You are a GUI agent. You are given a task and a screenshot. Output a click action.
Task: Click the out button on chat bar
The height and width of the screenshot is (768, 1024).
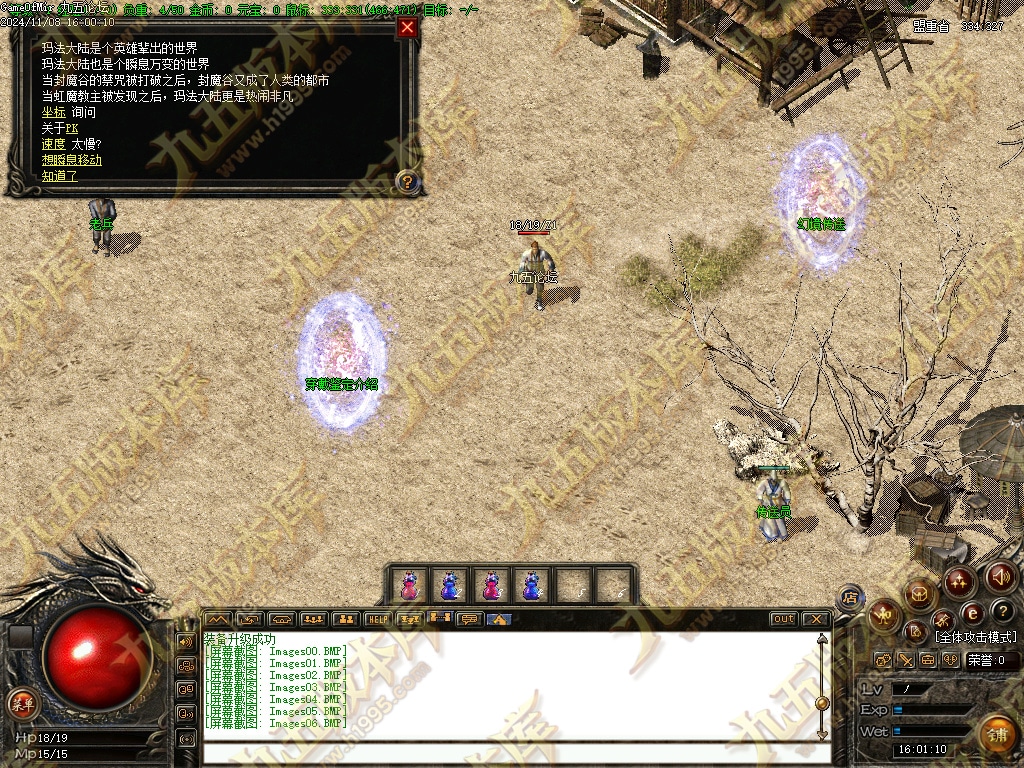[784, 619]
